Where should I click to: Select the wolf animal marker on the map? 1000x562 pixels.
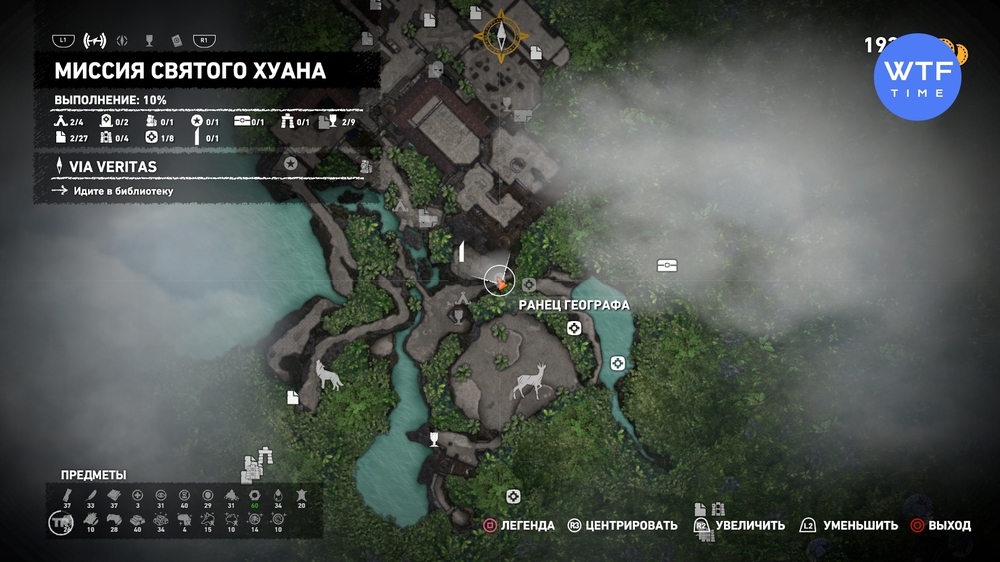coord(327,374)
